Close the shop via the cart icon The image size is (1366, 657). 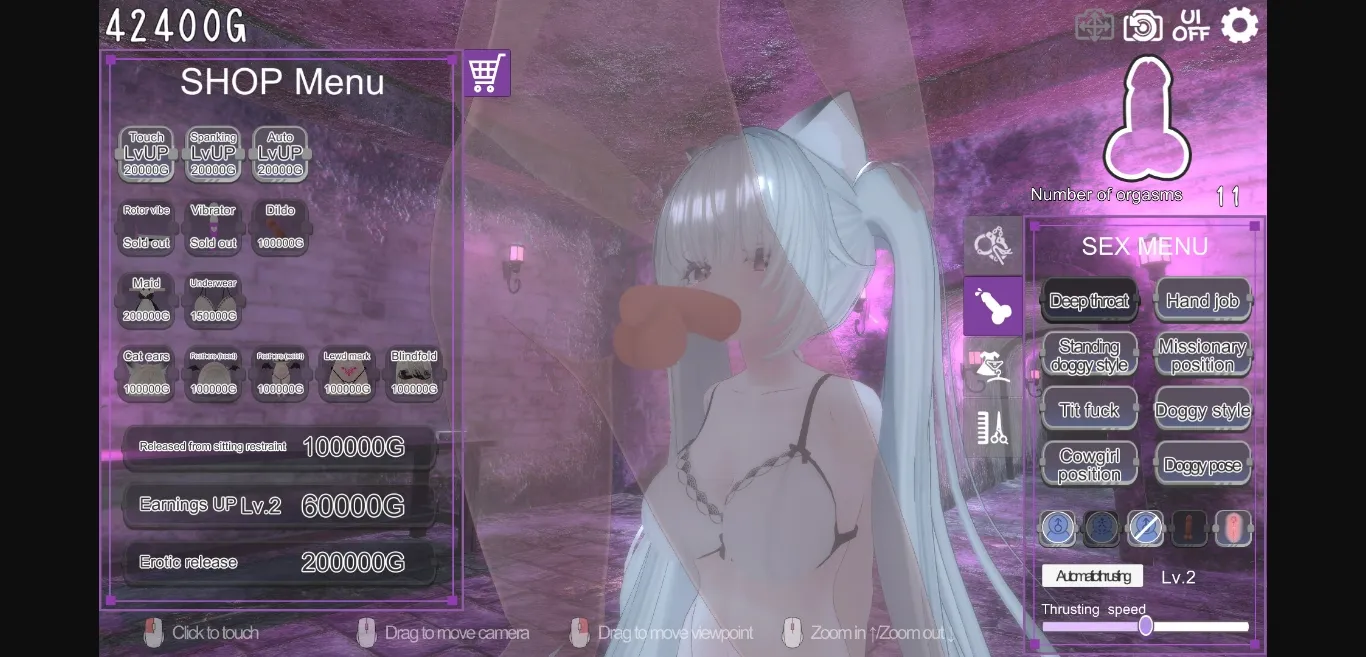tap(486, 73)
